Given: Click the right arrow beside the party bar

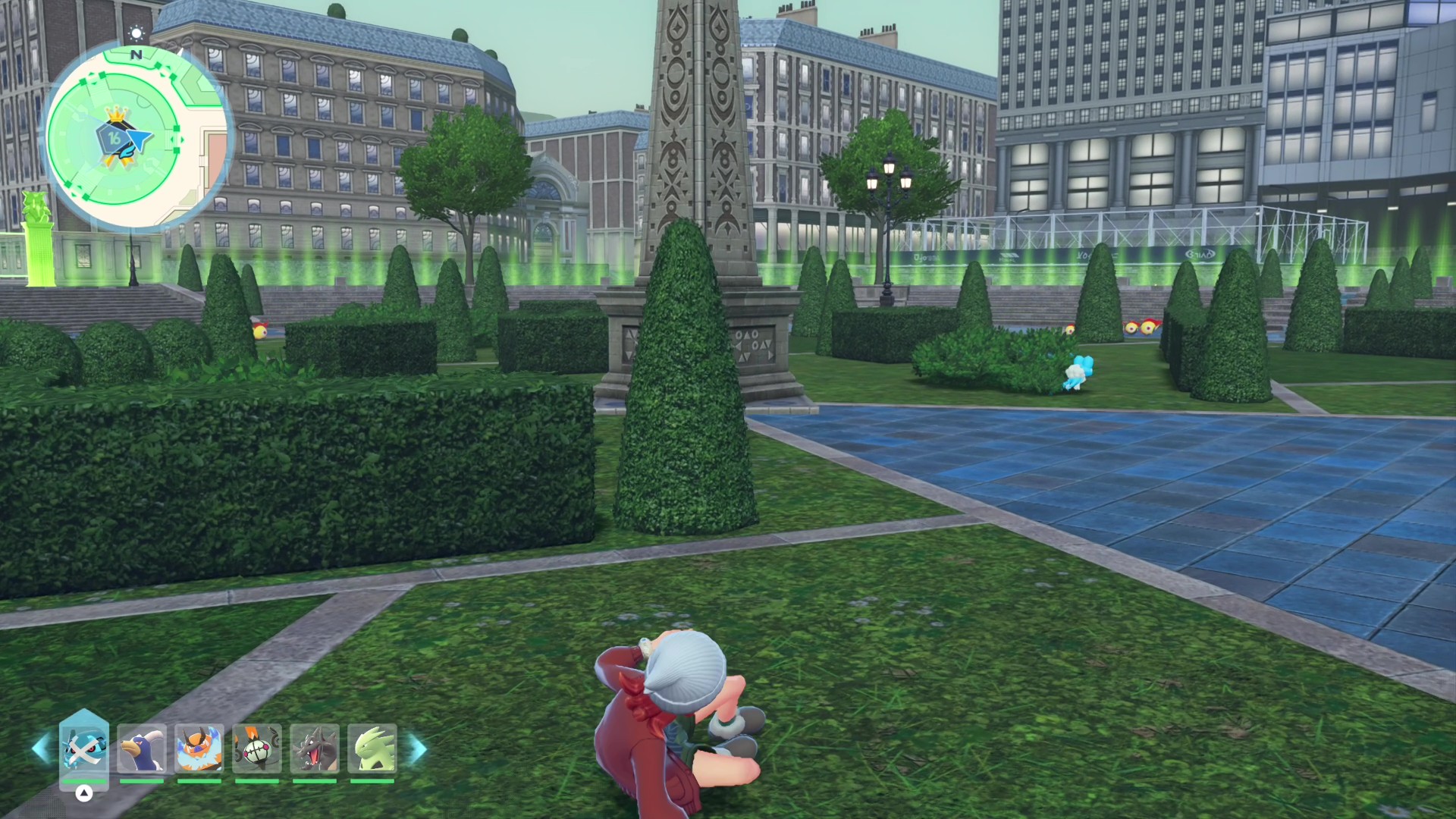Looking at the screenshot, I should (x=418, y=748).
